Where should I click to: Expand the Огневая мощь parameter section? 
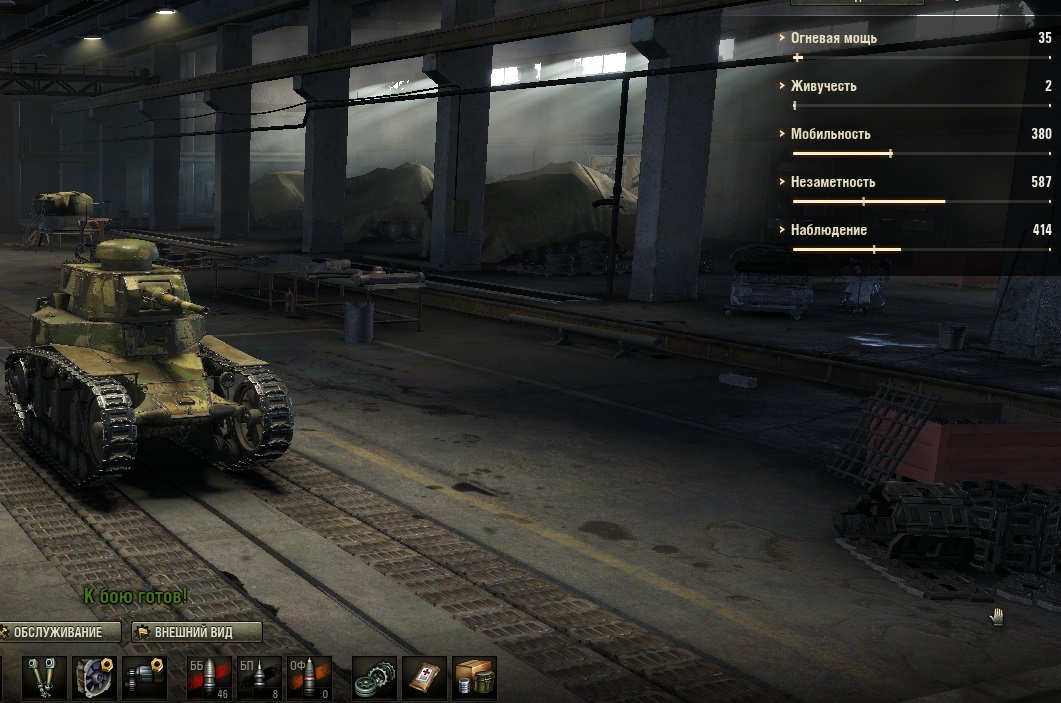(x=833, y=38)
